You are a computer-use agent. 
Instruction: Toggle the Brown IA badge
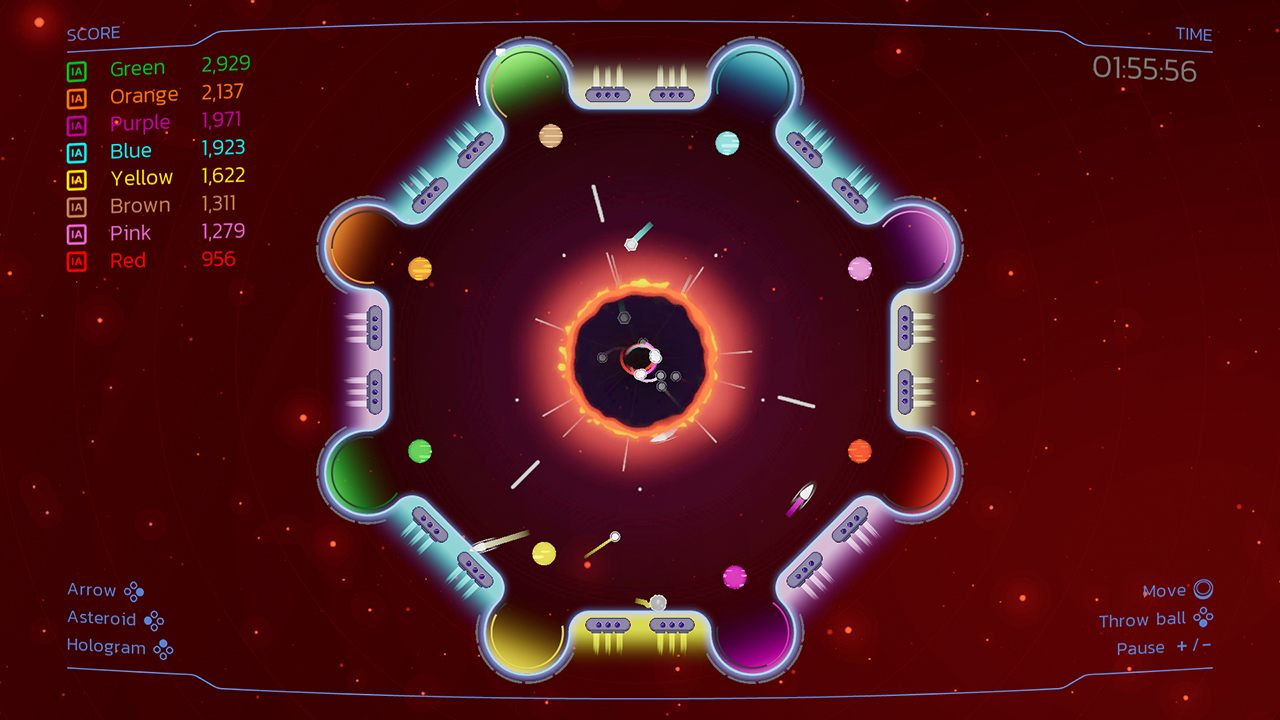tap(75, 207)
